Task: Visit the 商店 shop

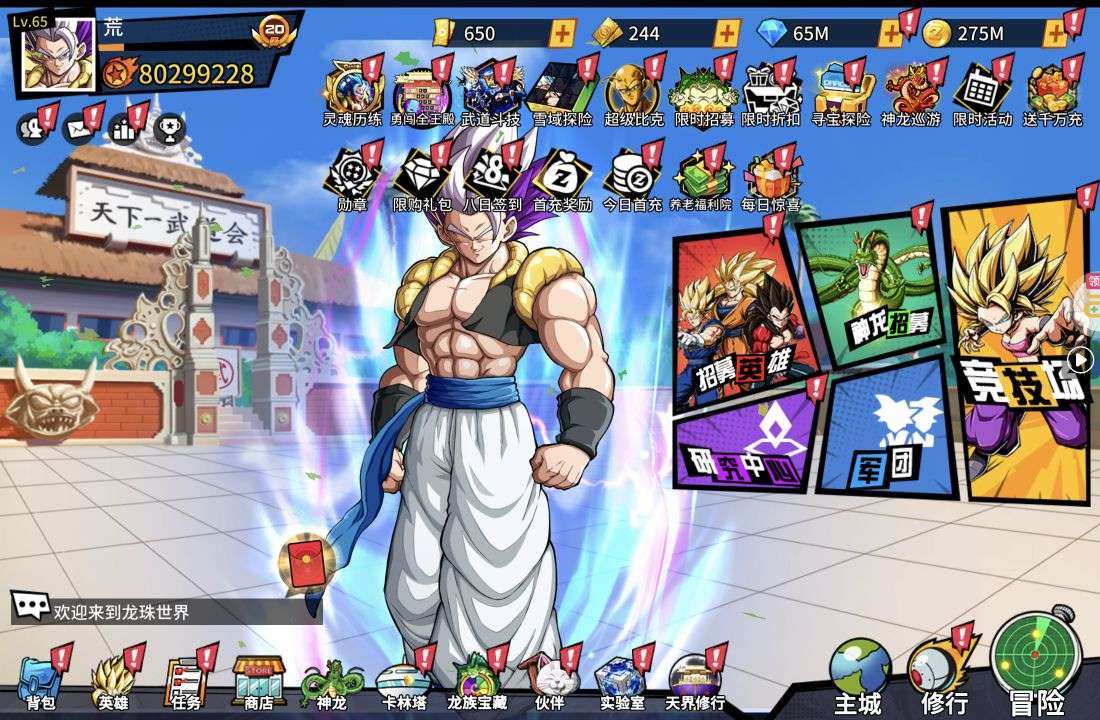Action: tap(258, 682)
